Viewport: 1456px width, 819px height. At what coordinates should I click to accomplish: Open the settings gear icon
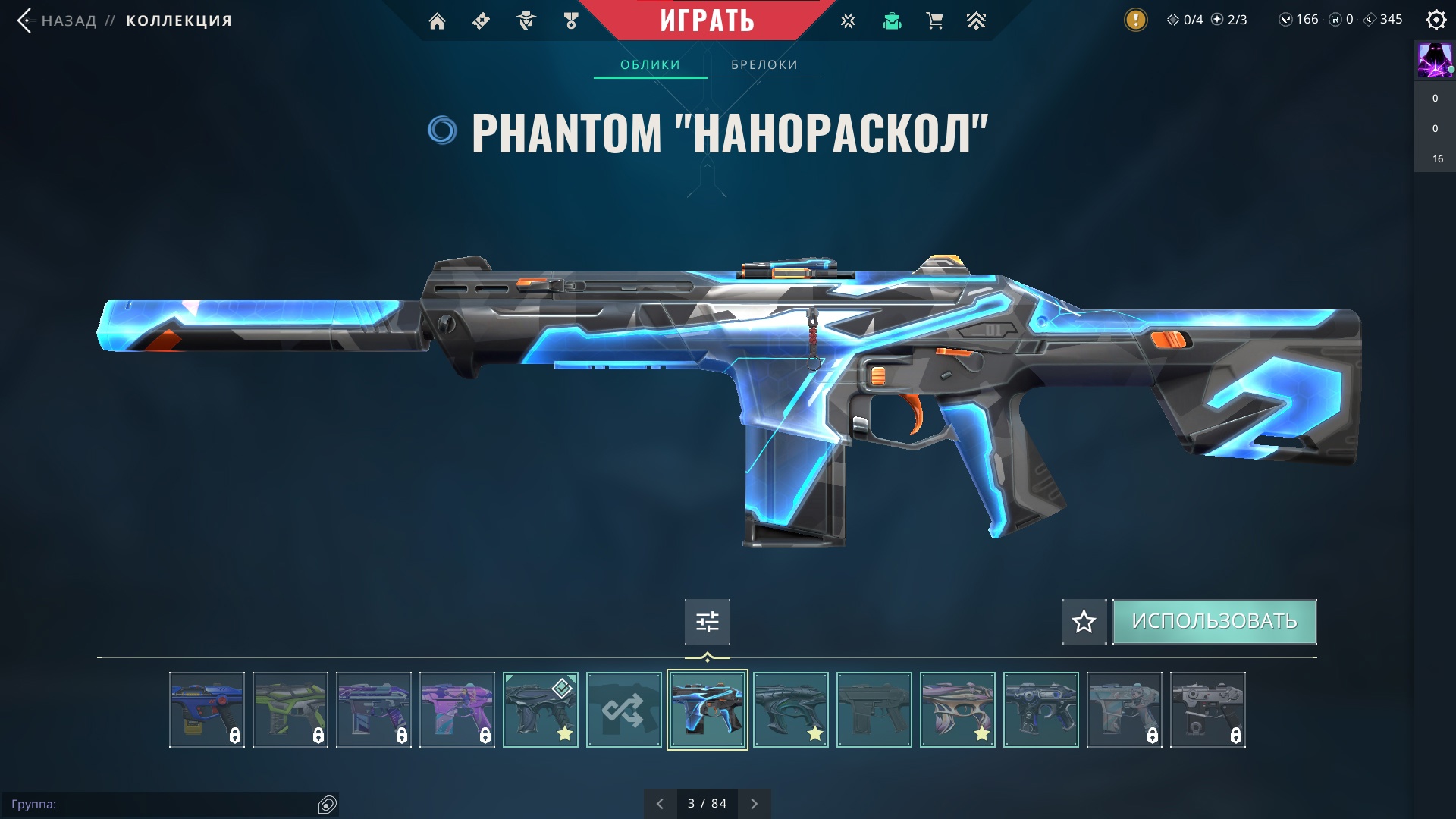(1436, 20)
